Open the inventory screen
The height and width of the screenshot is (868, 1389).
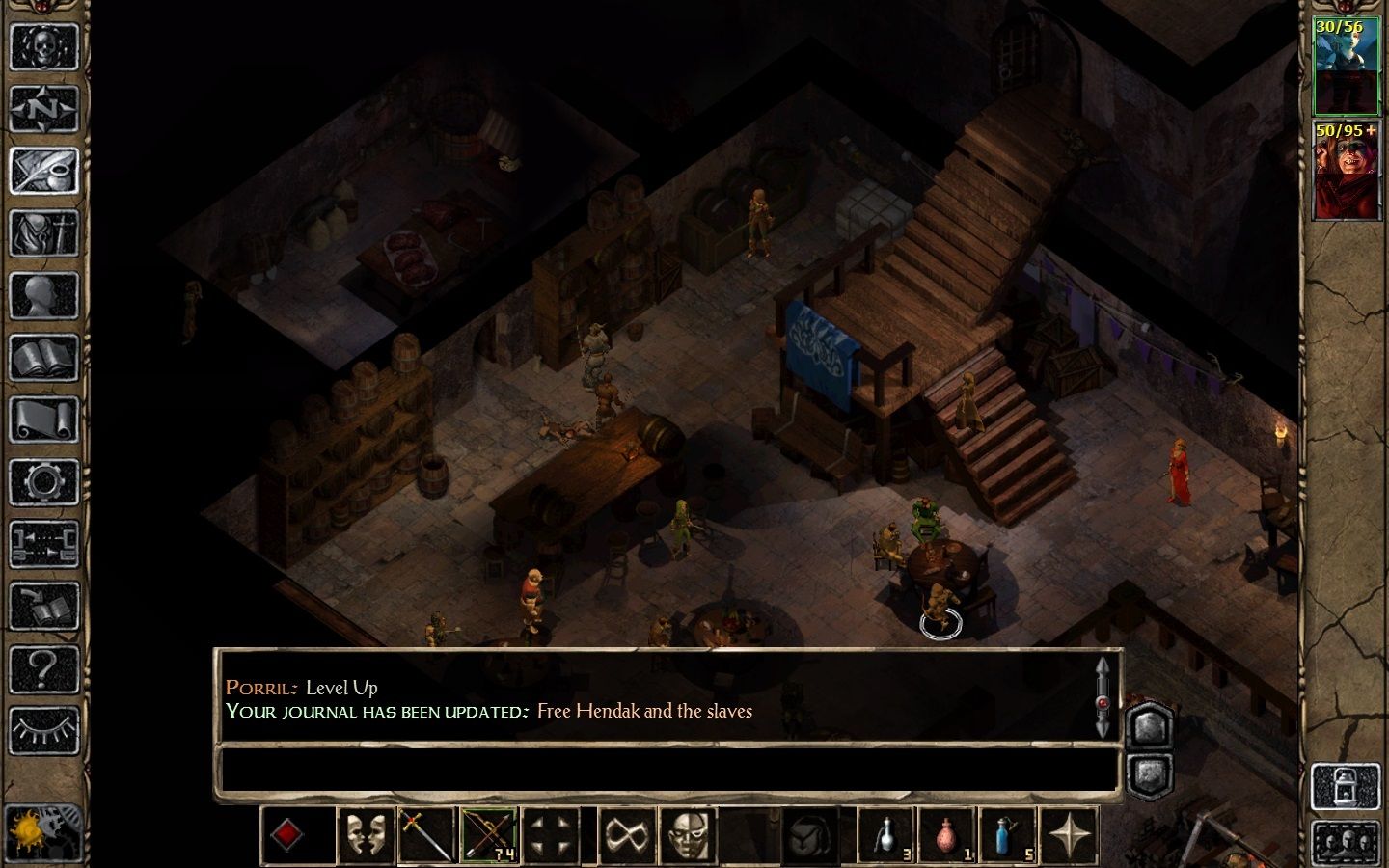[44, 233]
